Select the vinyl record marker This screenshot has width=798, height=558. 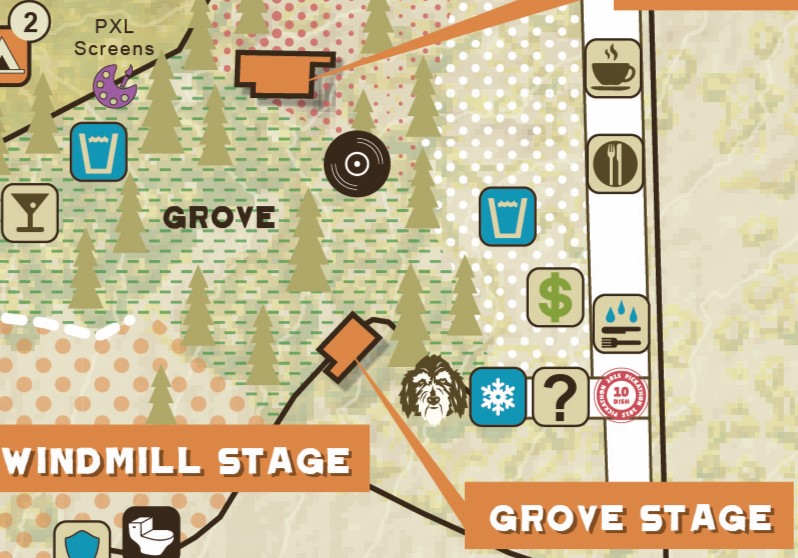pyautogui.click(x=357, y=163)
